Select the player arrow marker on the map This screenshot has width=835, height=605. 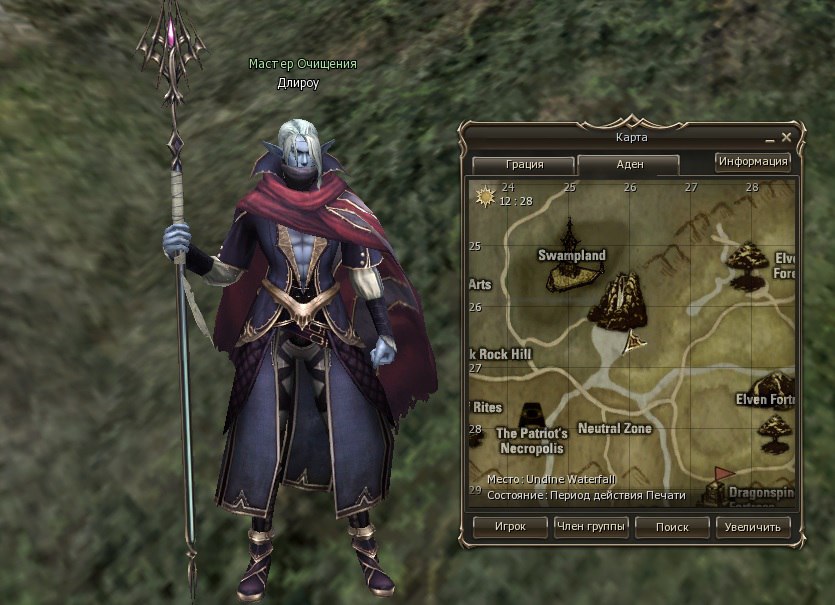pos(633,344)
